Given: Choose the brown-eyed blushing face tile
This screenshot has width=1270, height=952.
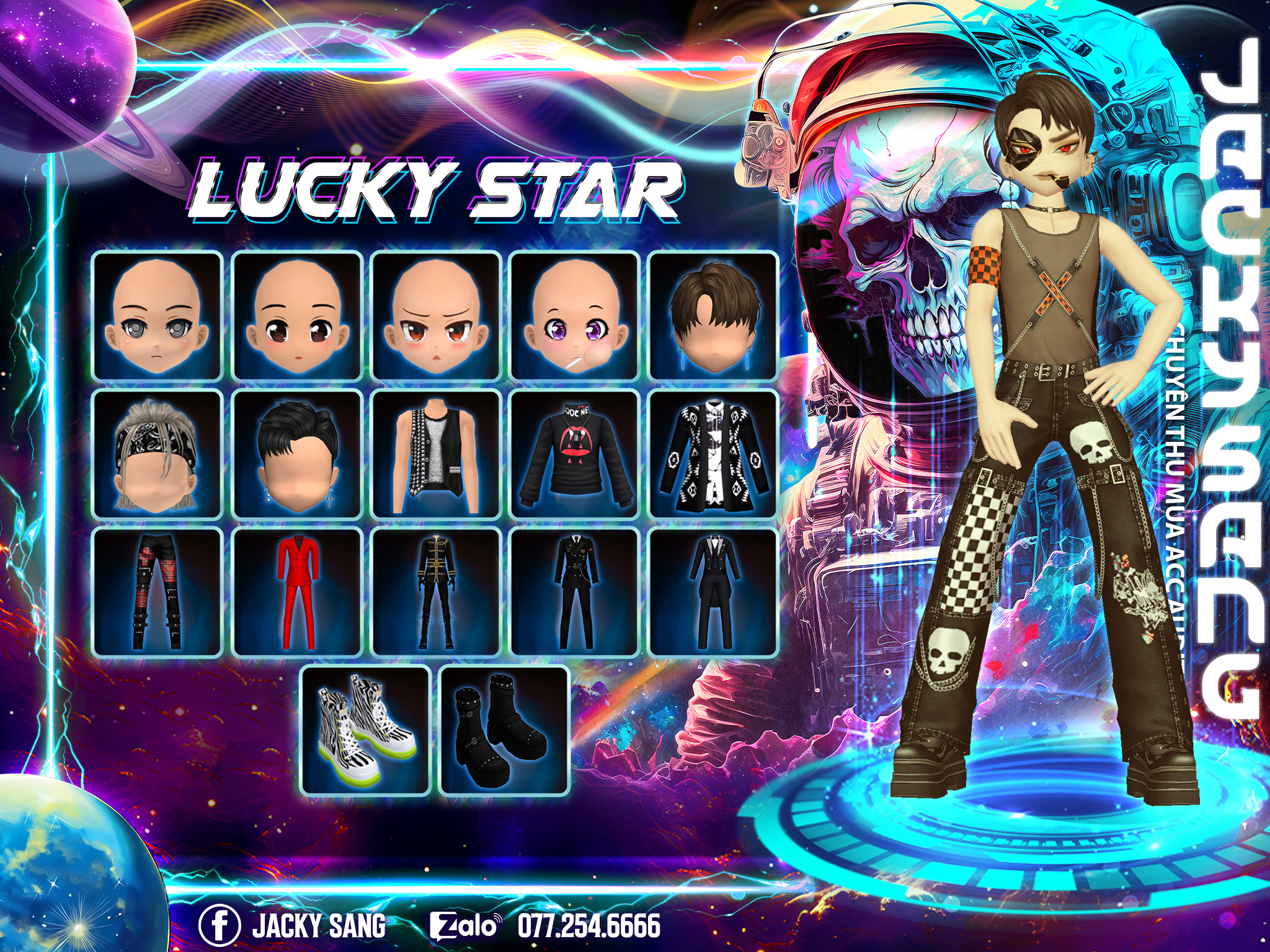Looking at the screenshot, I should [x=296, y=315].
